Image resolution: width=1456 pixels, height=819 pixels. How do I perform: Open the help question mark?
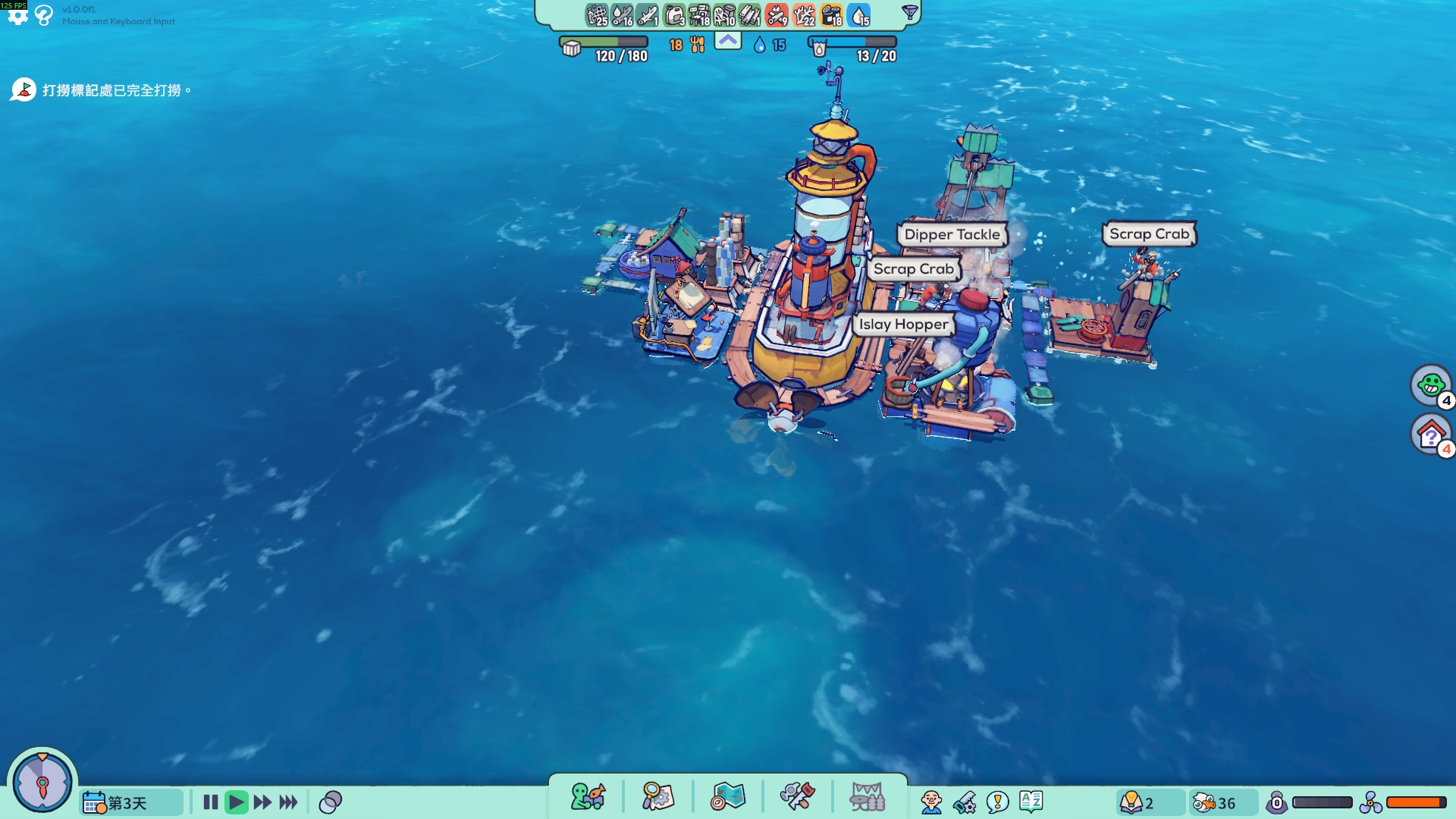tap(44, 15)
